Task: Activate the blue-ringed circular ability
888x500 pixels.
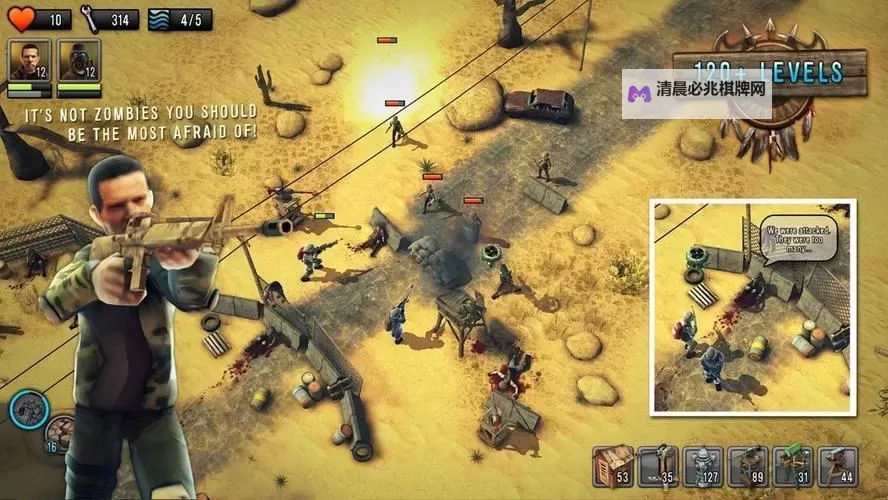Action: tap(29, 408)
